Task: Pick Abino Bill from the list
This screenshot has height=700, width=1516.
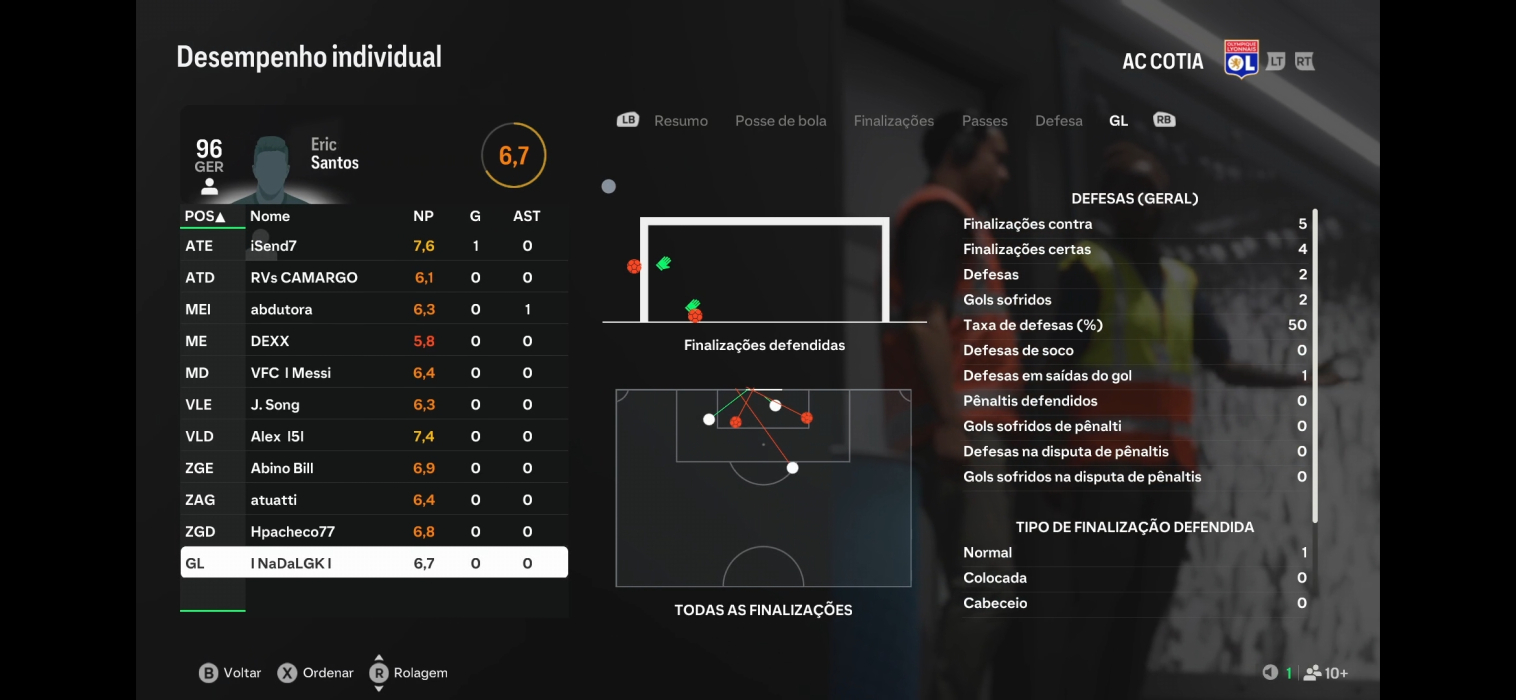Action: tap(373, 468)
